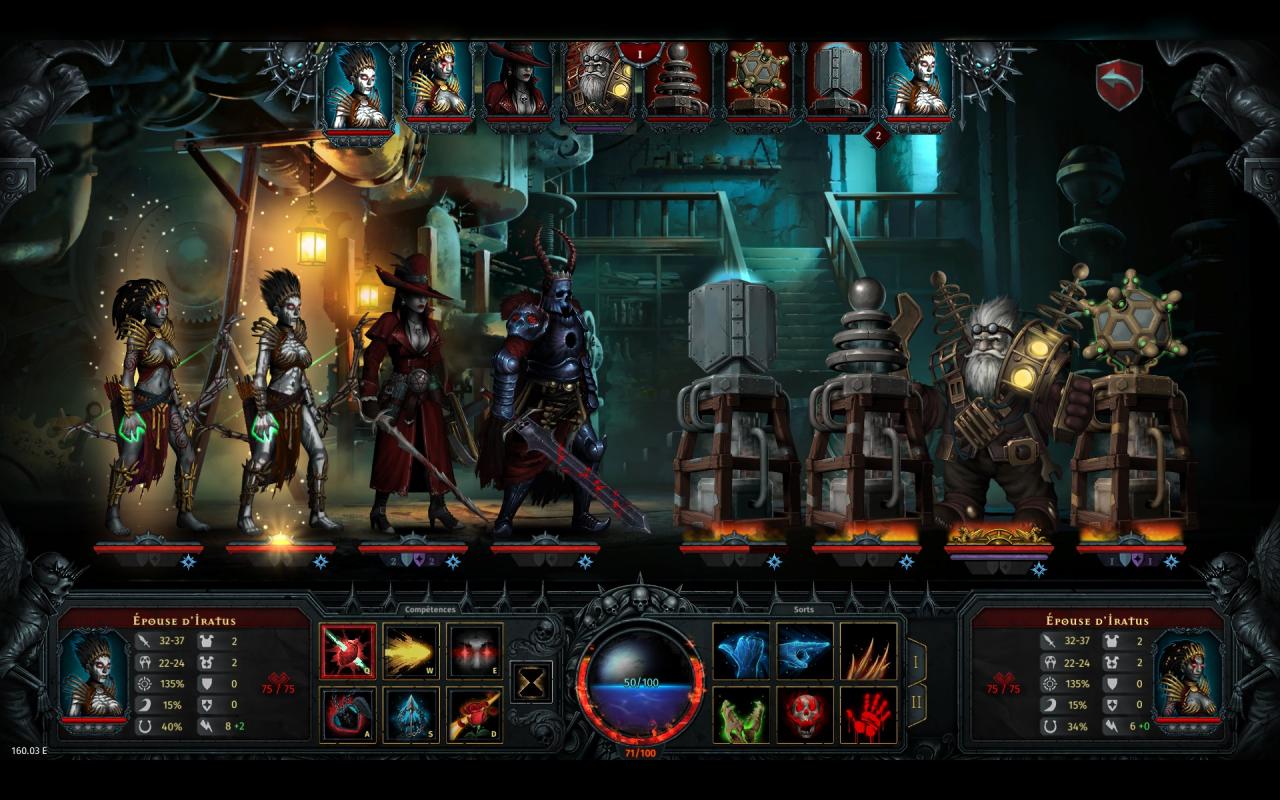Click the red shield retreat arrow button
Screen dimensions: 1280x800
pyautogui.click(x=1119, y=85)
